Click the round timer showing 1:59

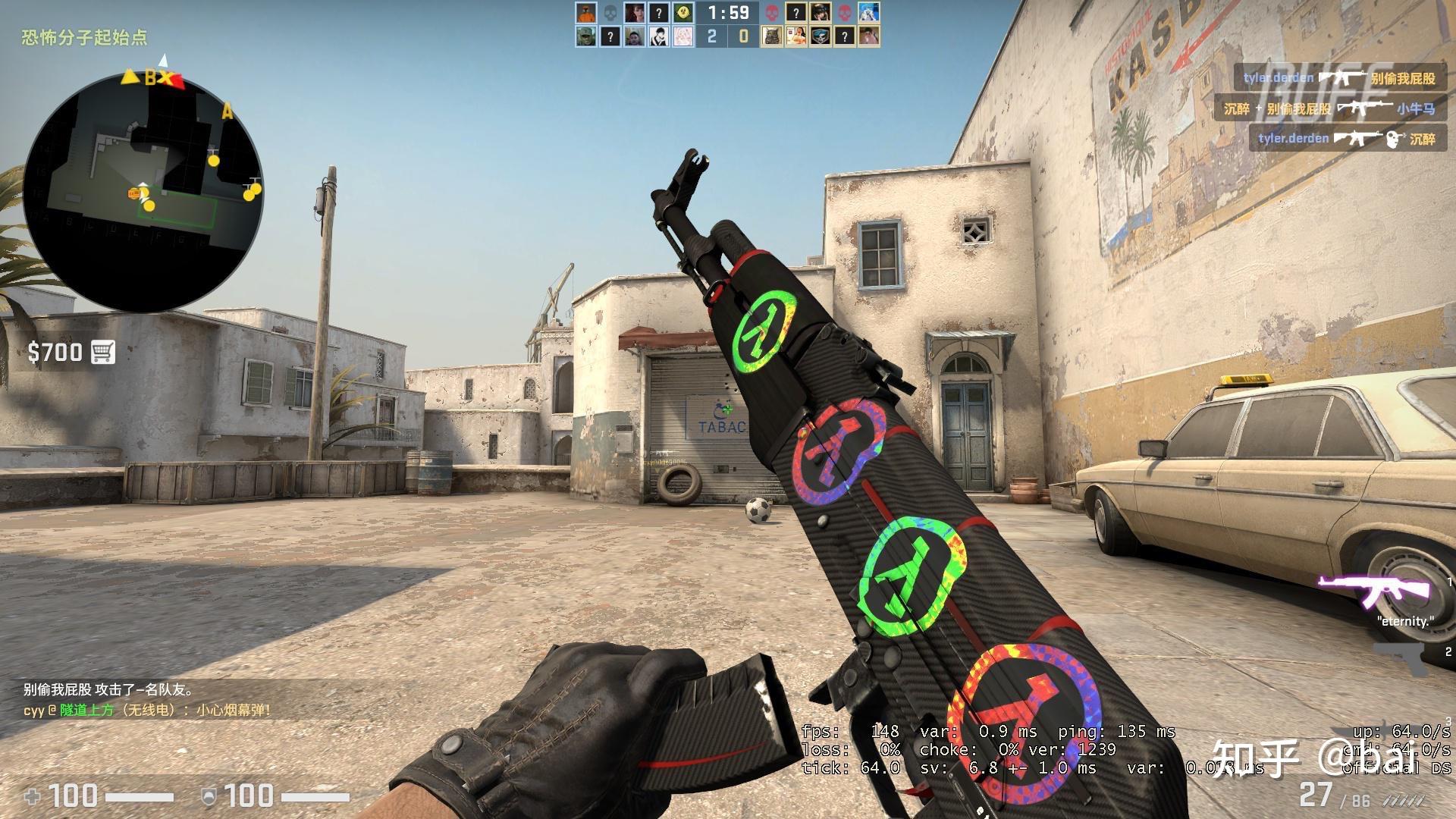pyautogui.click(x=728, y=14)
